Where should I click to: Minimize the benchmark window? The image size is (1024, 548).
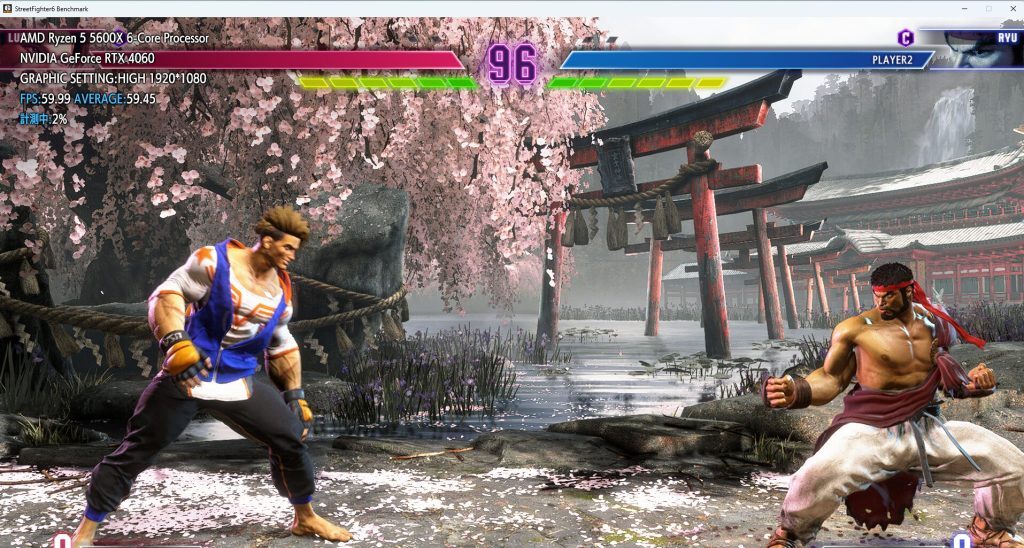[964, 8]
